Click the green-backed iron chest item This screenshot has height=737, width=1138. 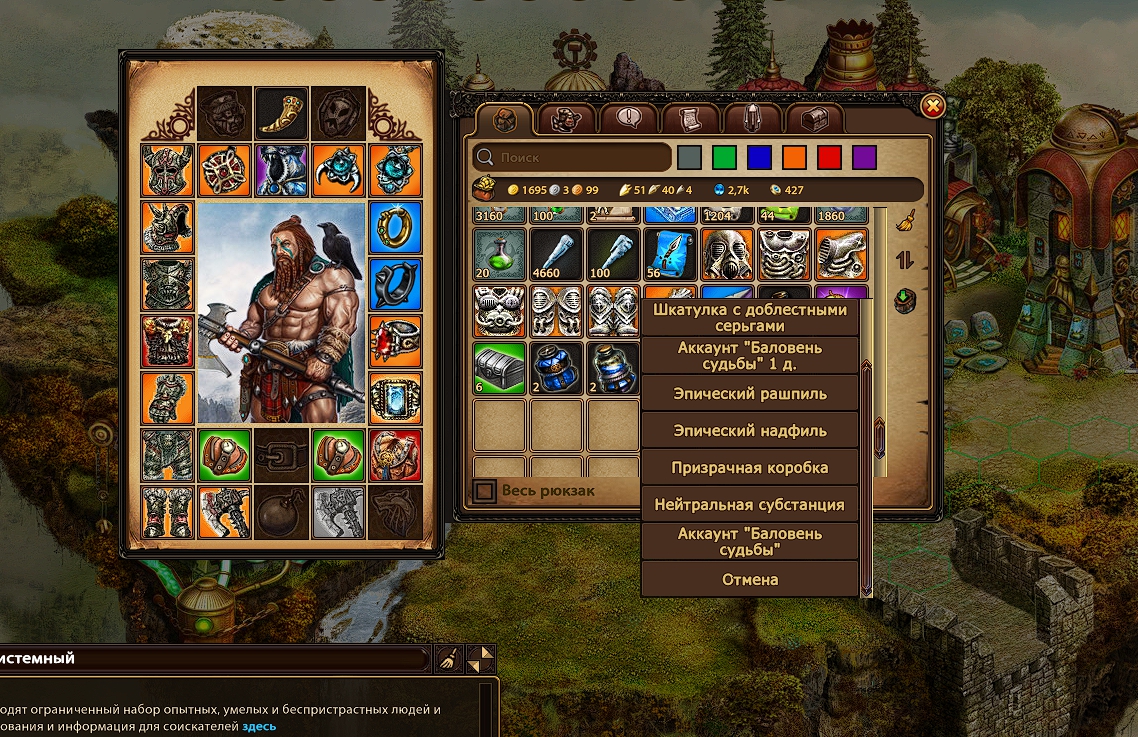(498, 366)
